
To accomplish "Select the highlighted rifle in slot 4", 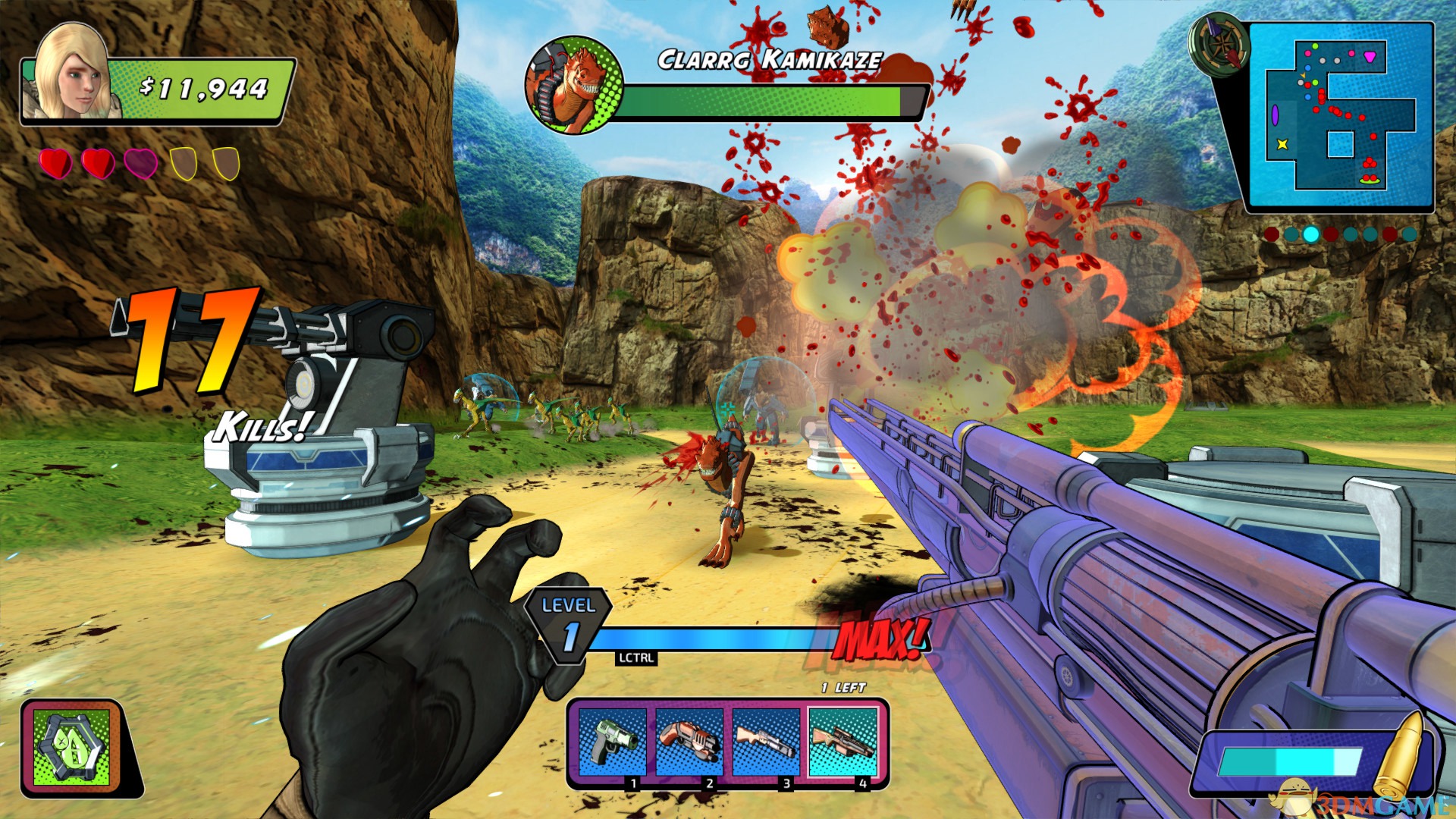I will pos(843,742).
